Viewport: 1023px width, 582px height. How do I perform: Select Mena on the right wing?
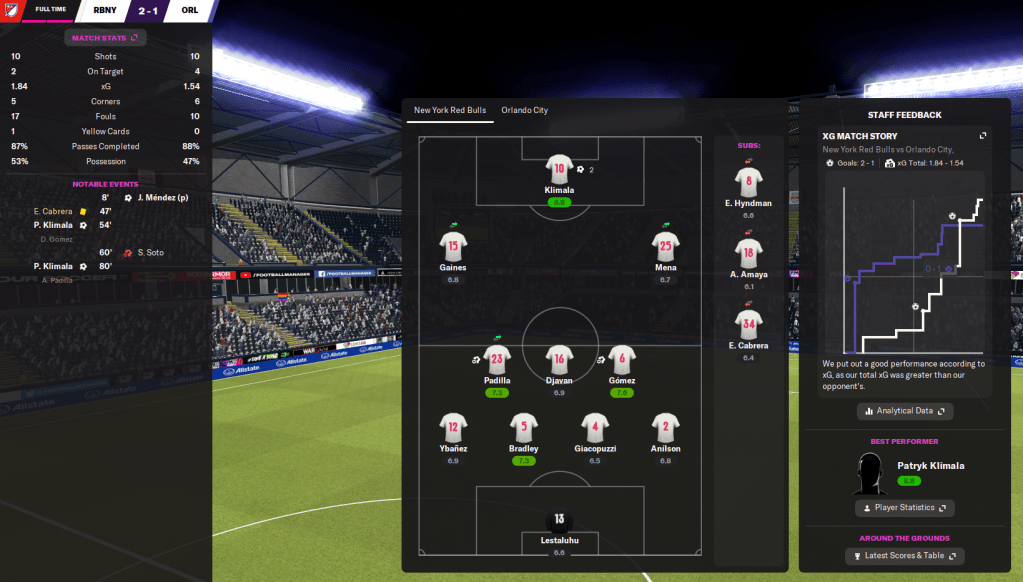[666, 244]
